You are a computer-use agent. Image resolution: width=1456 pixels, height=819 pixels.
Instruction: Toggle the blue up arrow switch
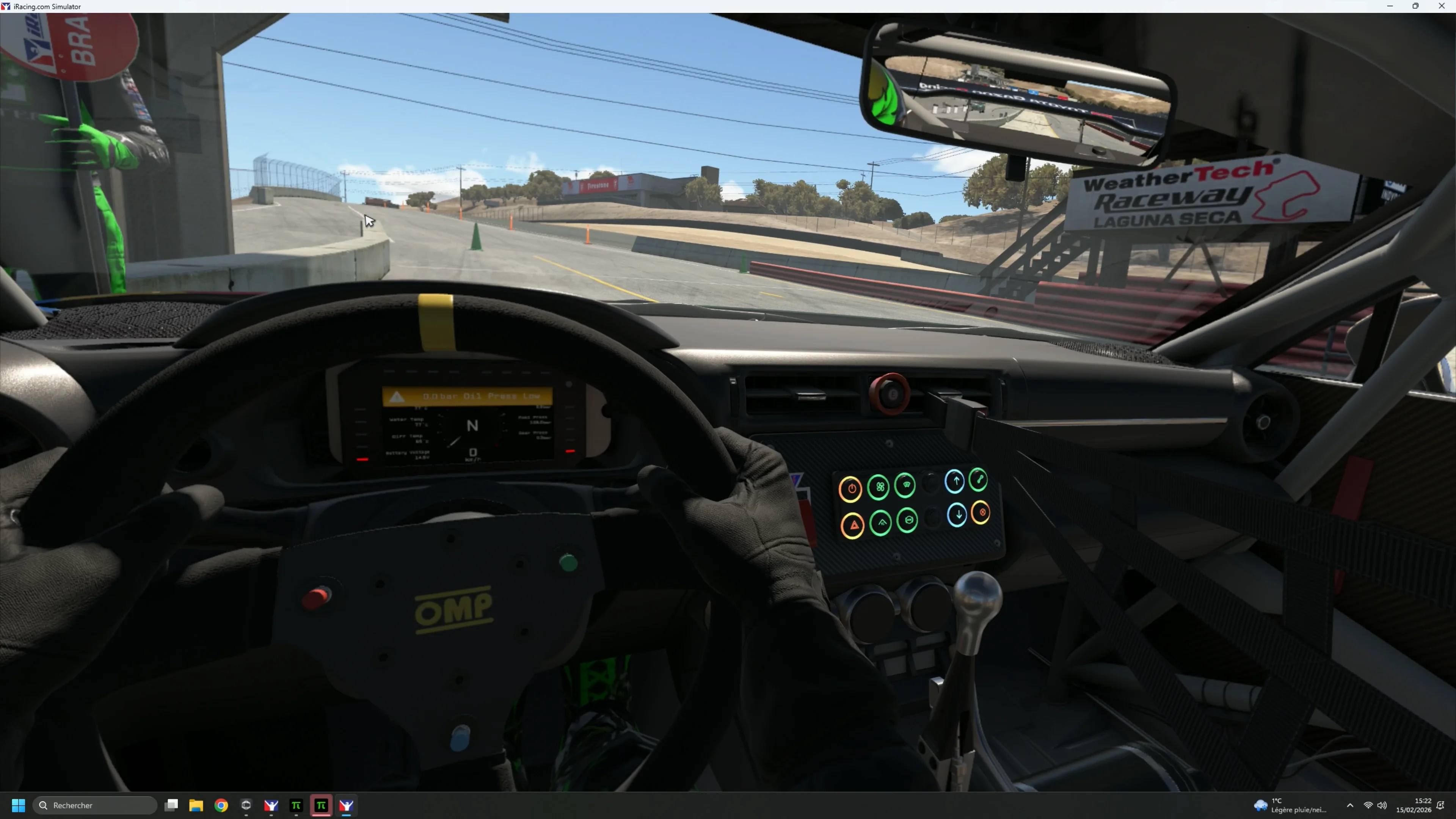coord(955,482)
